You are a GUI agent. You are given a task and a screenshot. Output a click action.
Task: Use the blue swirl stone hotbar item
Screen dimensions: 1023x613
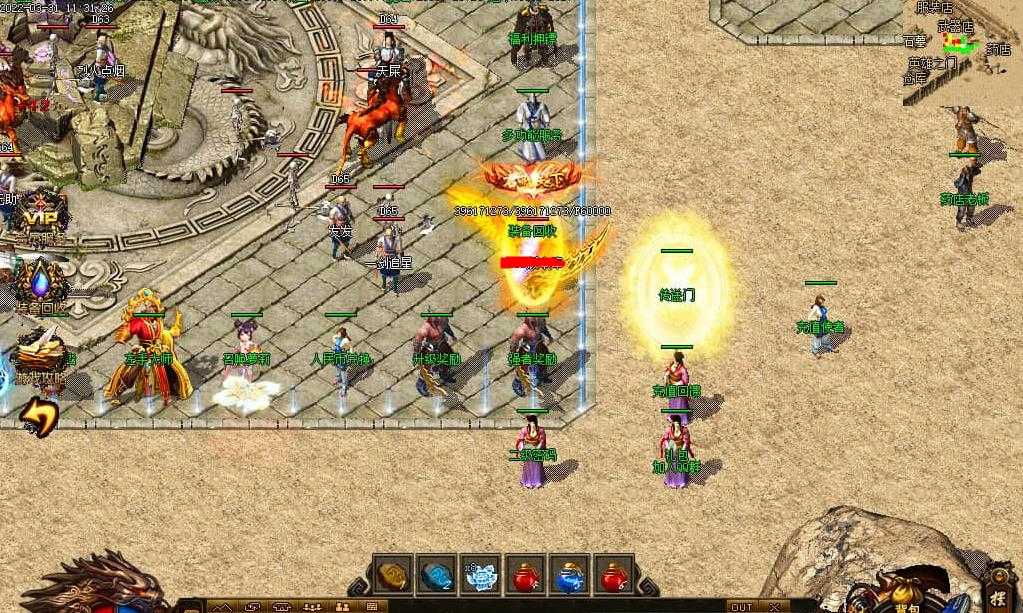pyautogui.click(x=437, y=576)
